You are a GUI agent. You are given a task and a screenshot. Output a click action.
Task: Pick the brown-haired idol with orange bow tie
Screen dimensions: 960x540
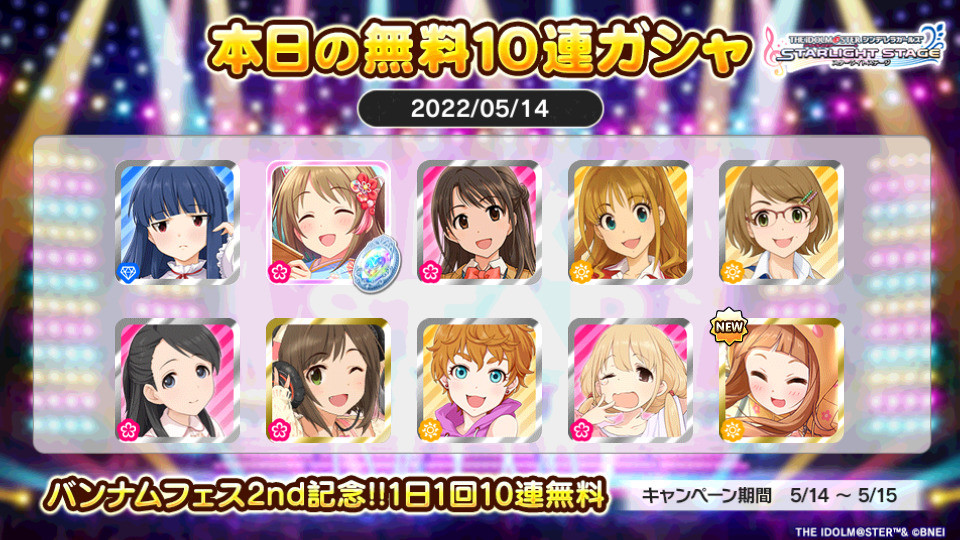click(478, 221)
